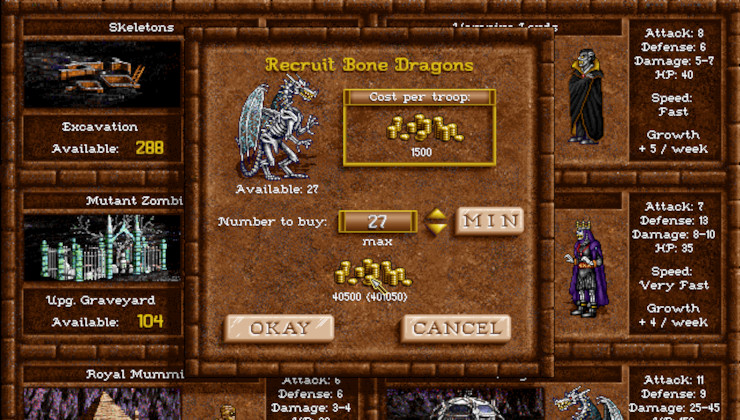The height and width of the screenshot is (420, 740).
Task: Confirm the recruitment with OKAY
Action: (279, 328)
